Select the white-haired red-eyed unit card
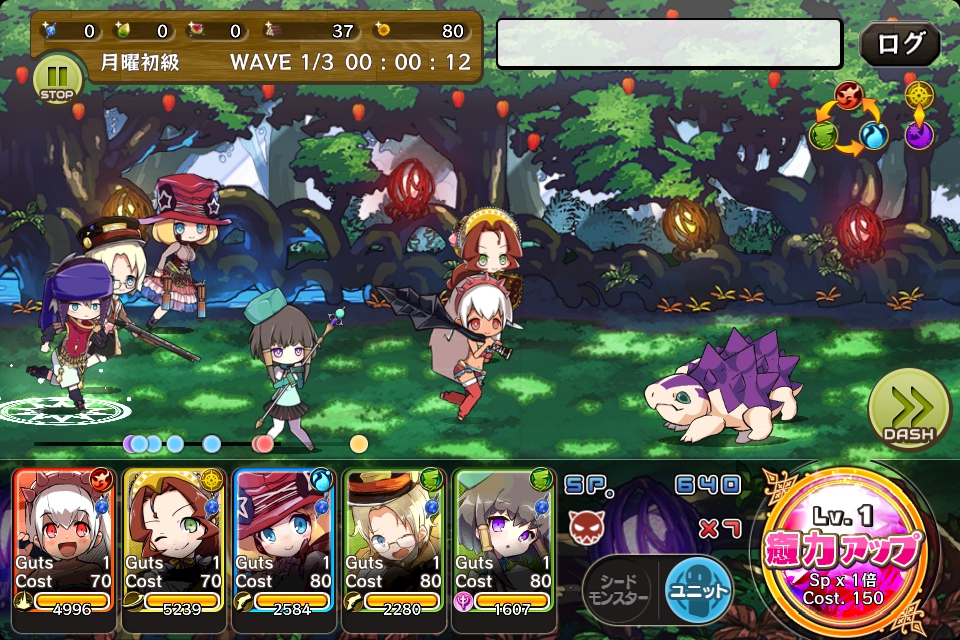This screenshot has height=640, width=960. point(64,538)
